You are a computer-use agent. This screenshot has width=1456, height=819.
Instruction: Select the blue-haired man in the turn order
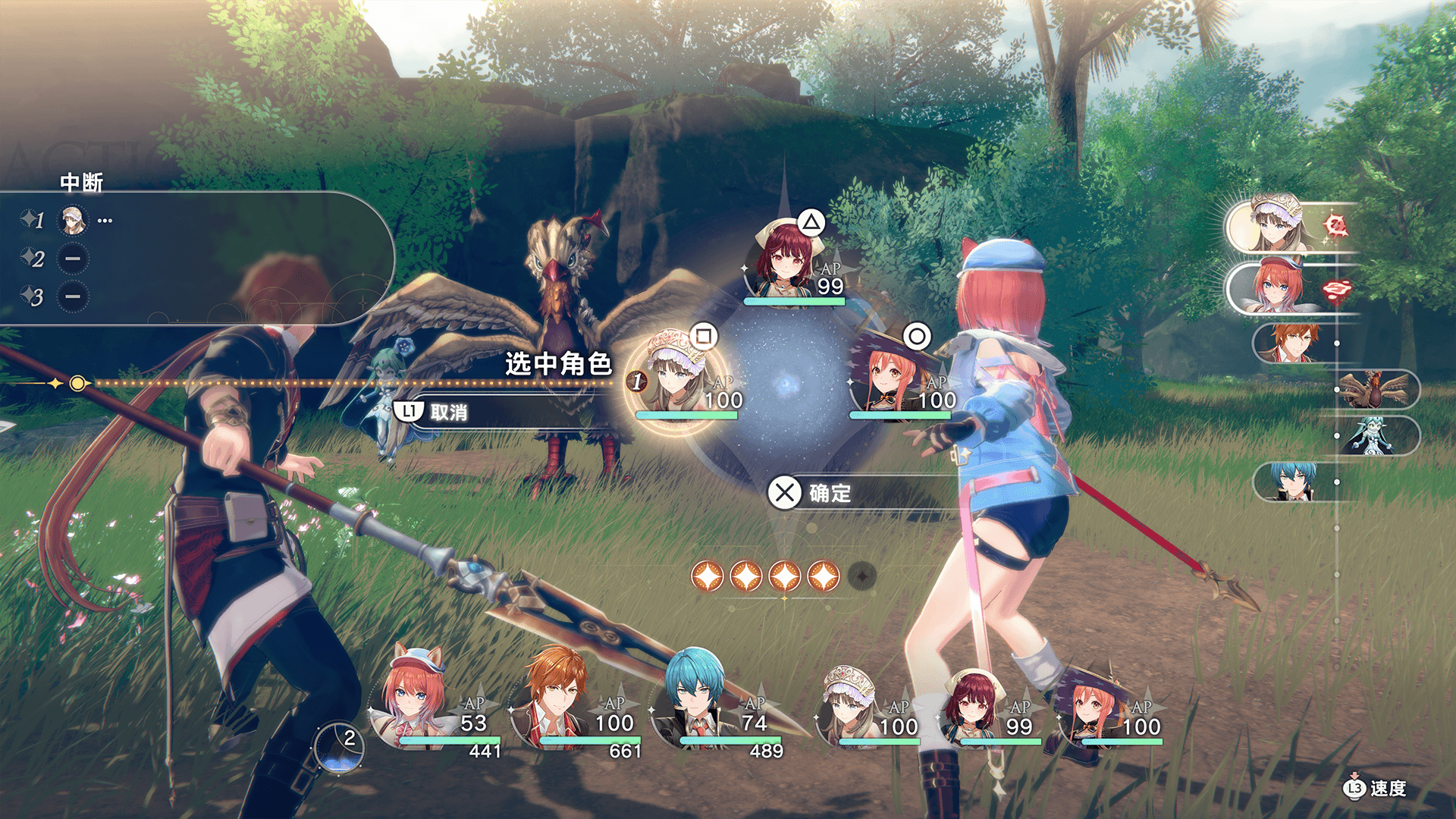tap(1293, 482)
